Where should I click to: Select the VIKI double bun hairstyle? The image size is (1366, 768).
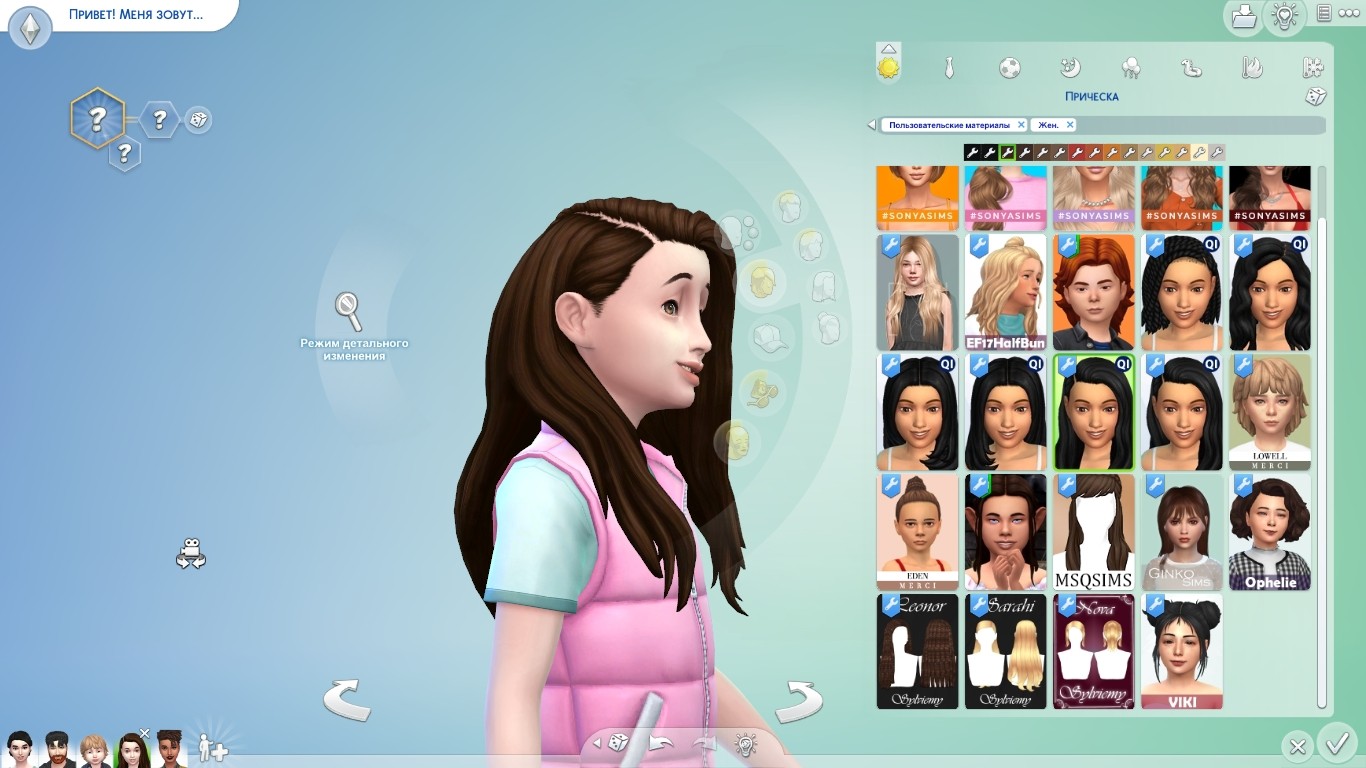[1181, 652]
